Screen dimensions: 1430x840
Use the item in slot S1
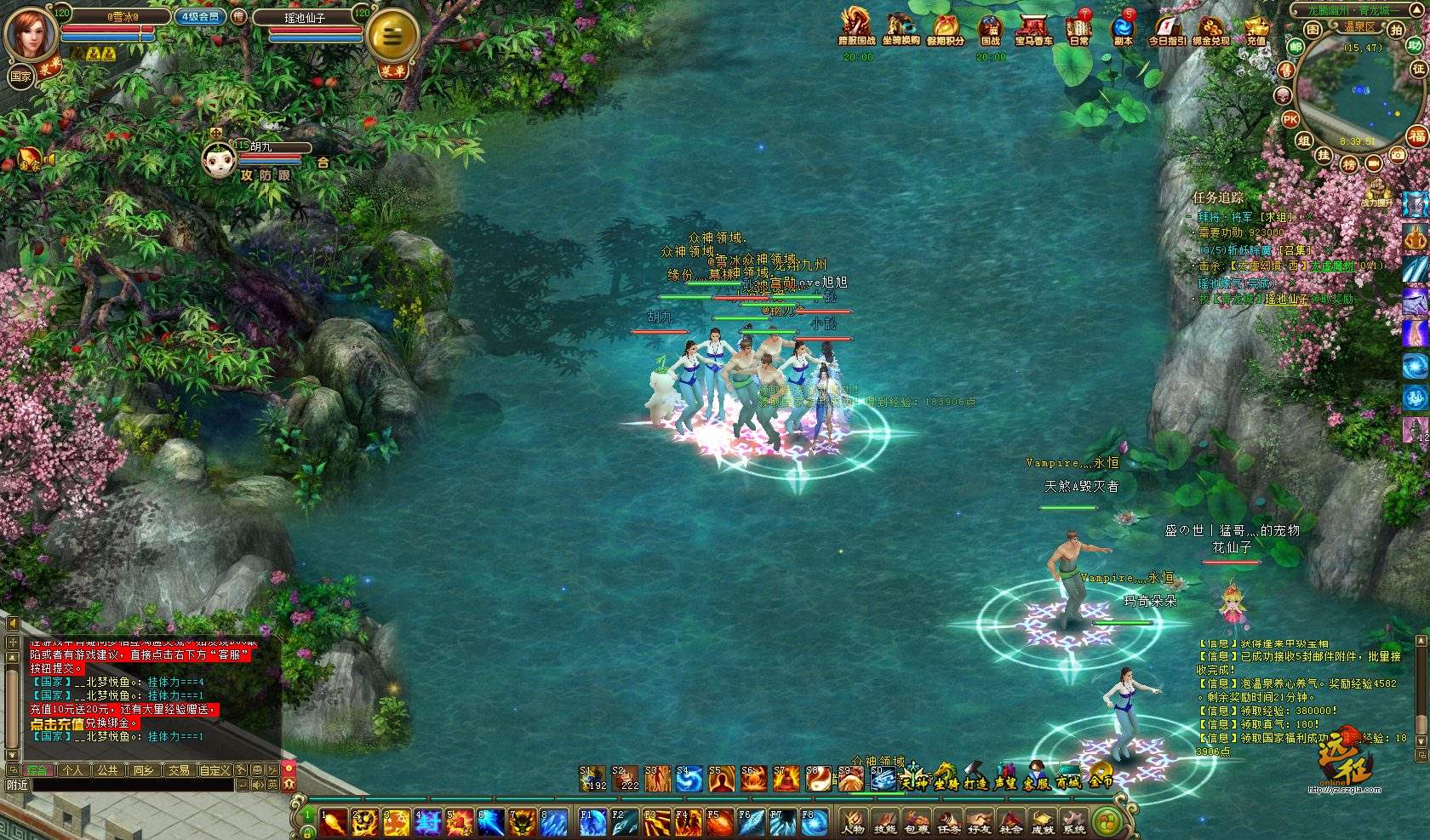(x=592, y=778)
